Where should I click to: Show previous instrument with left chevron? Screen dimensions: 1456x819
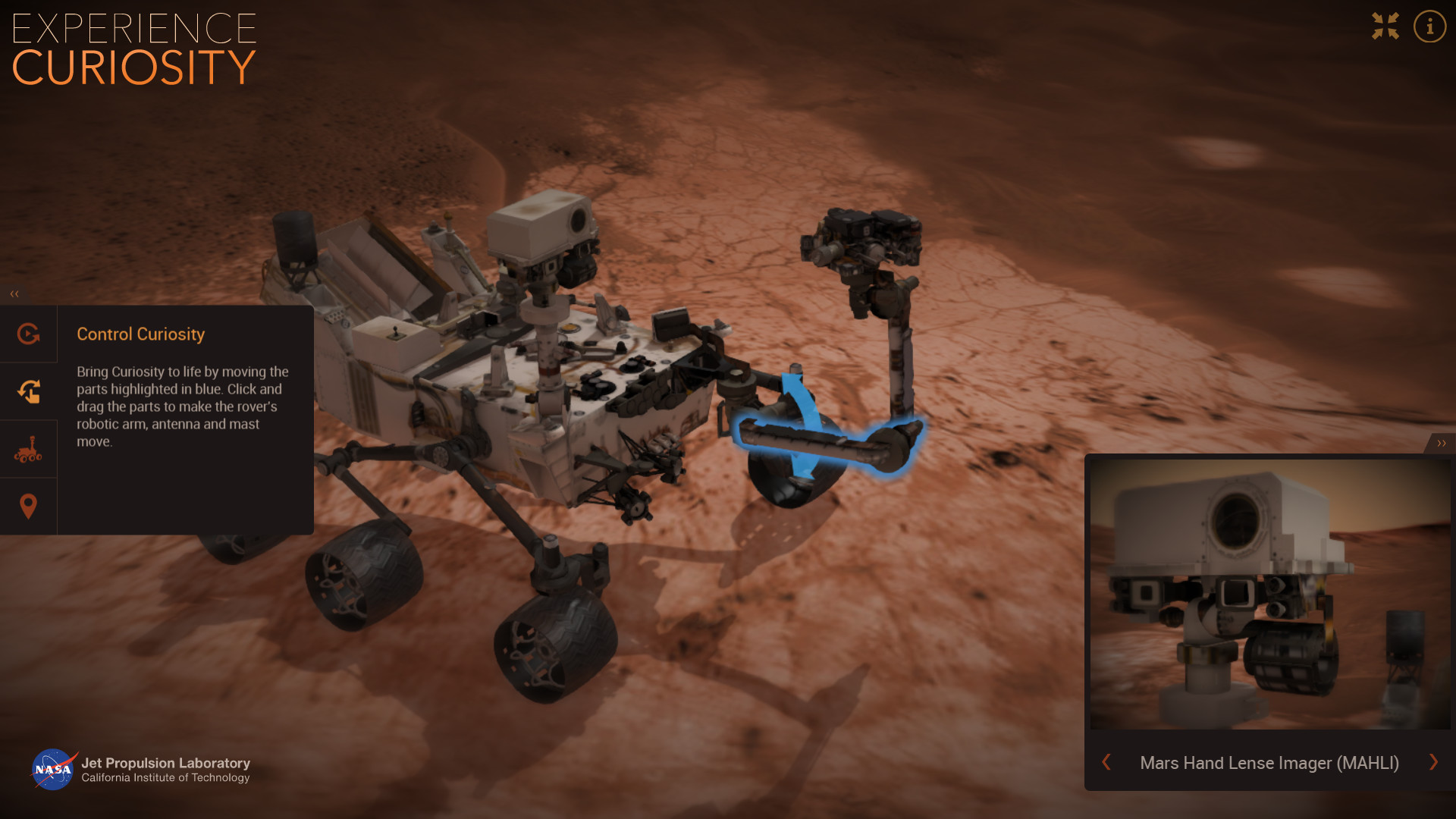coord(1107,763)
